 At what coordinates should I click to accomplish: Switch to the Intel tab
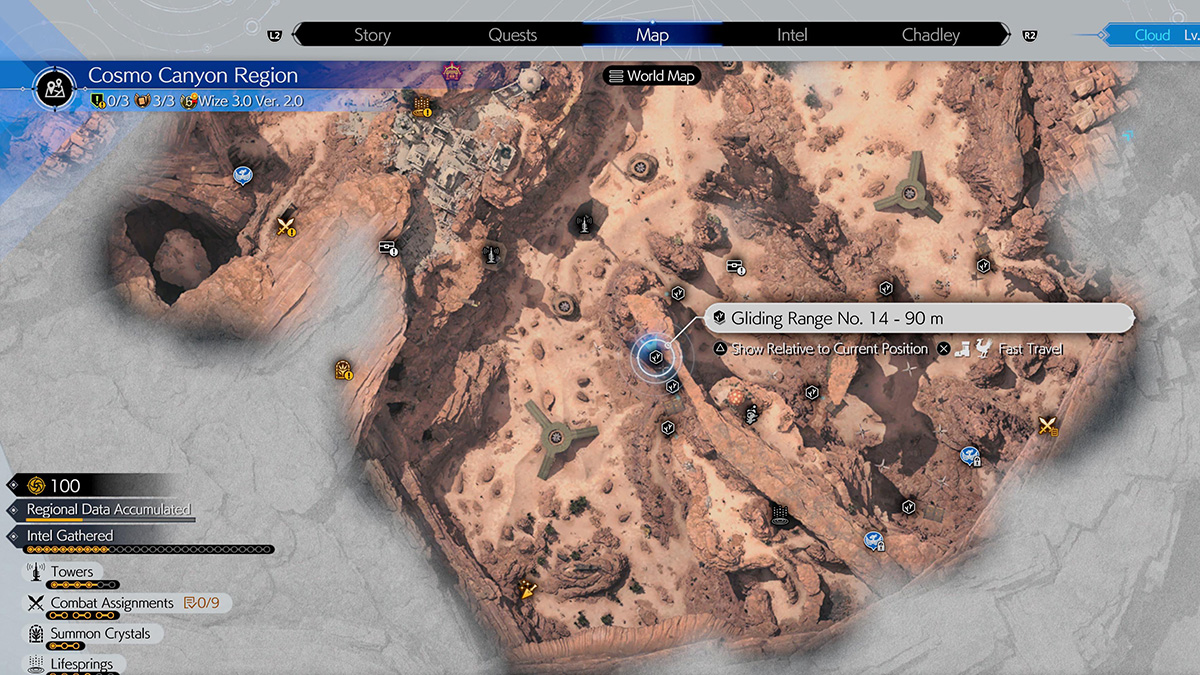coord(792,35)
